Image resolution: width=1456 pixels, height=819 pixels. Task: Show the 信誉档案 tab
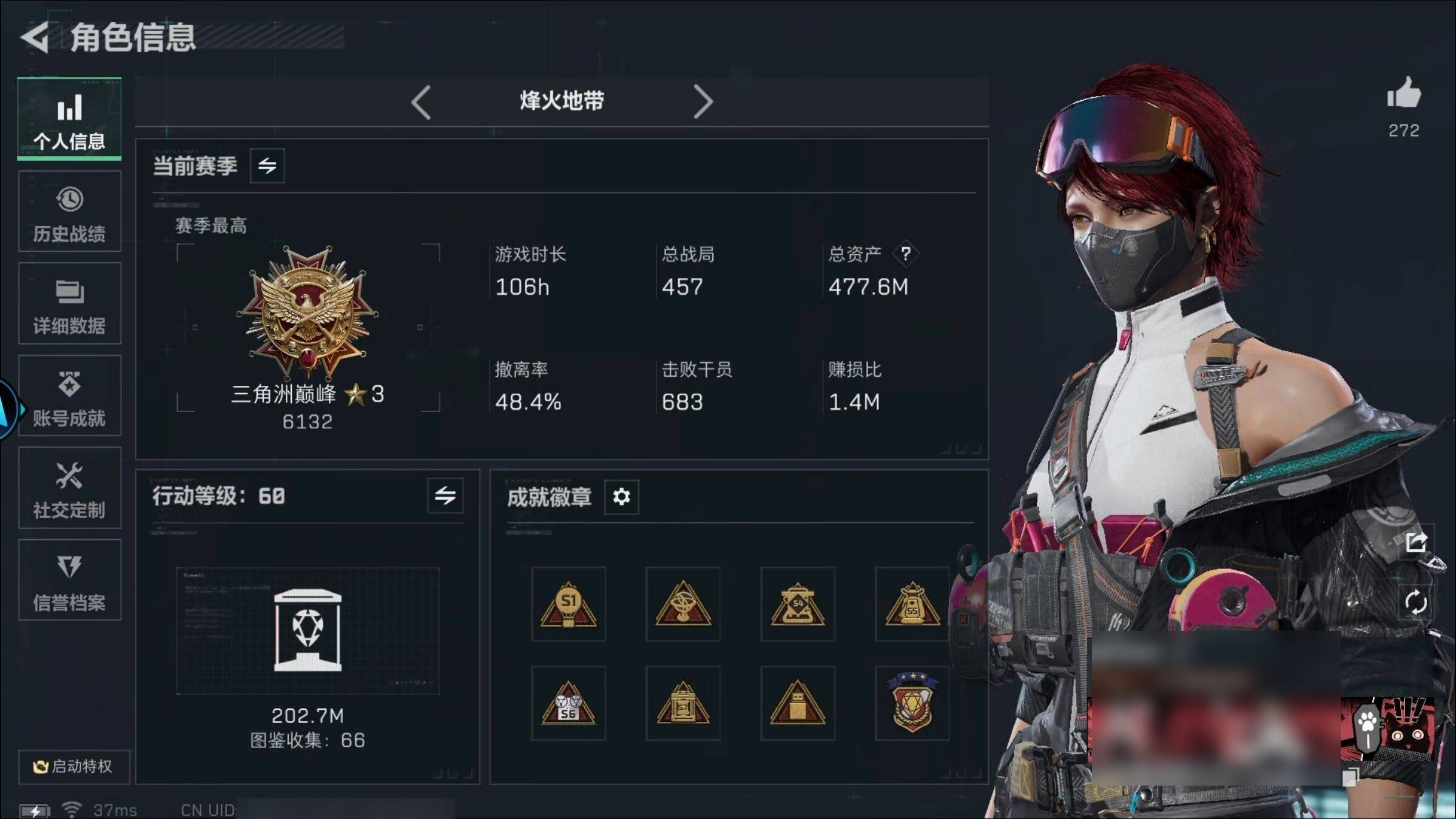tap(69, 581)
